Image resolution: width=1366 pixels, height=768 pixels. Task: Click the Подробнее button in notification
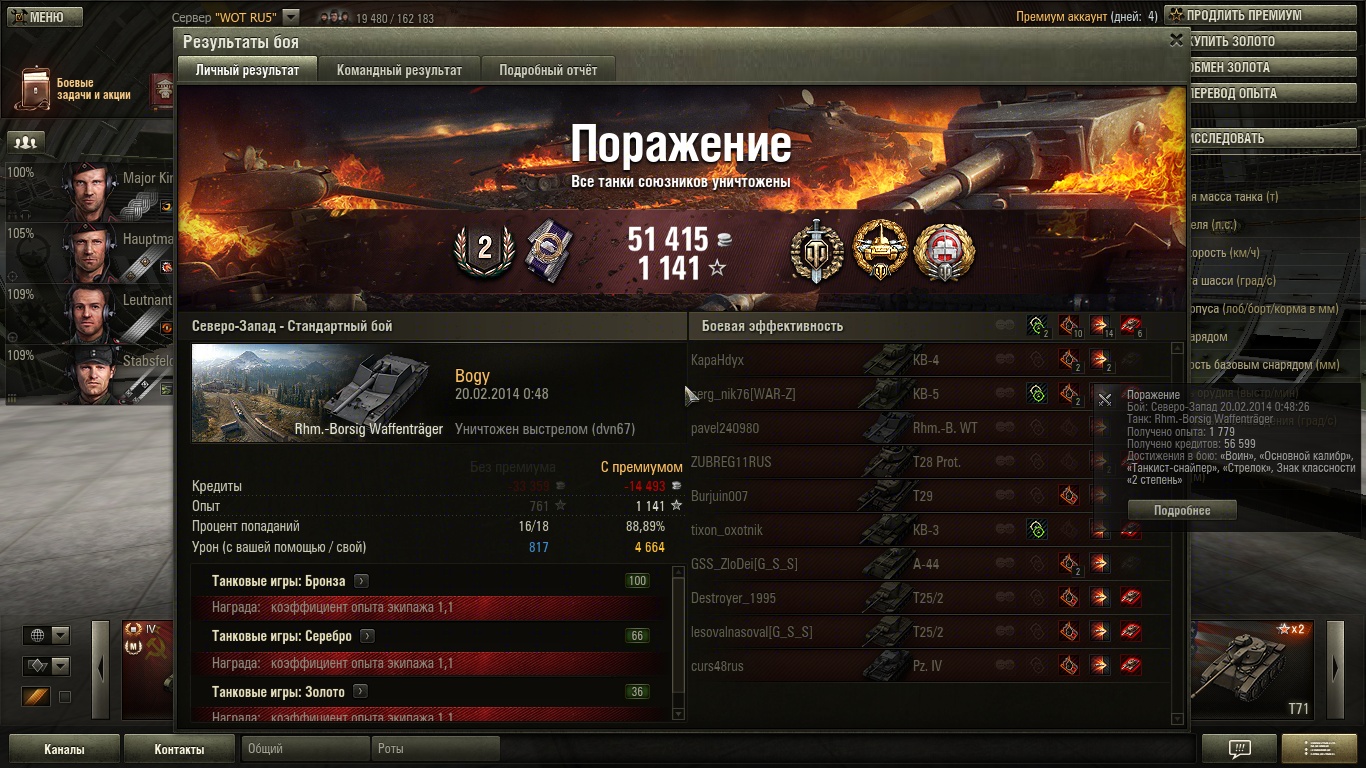[1181, 510]
